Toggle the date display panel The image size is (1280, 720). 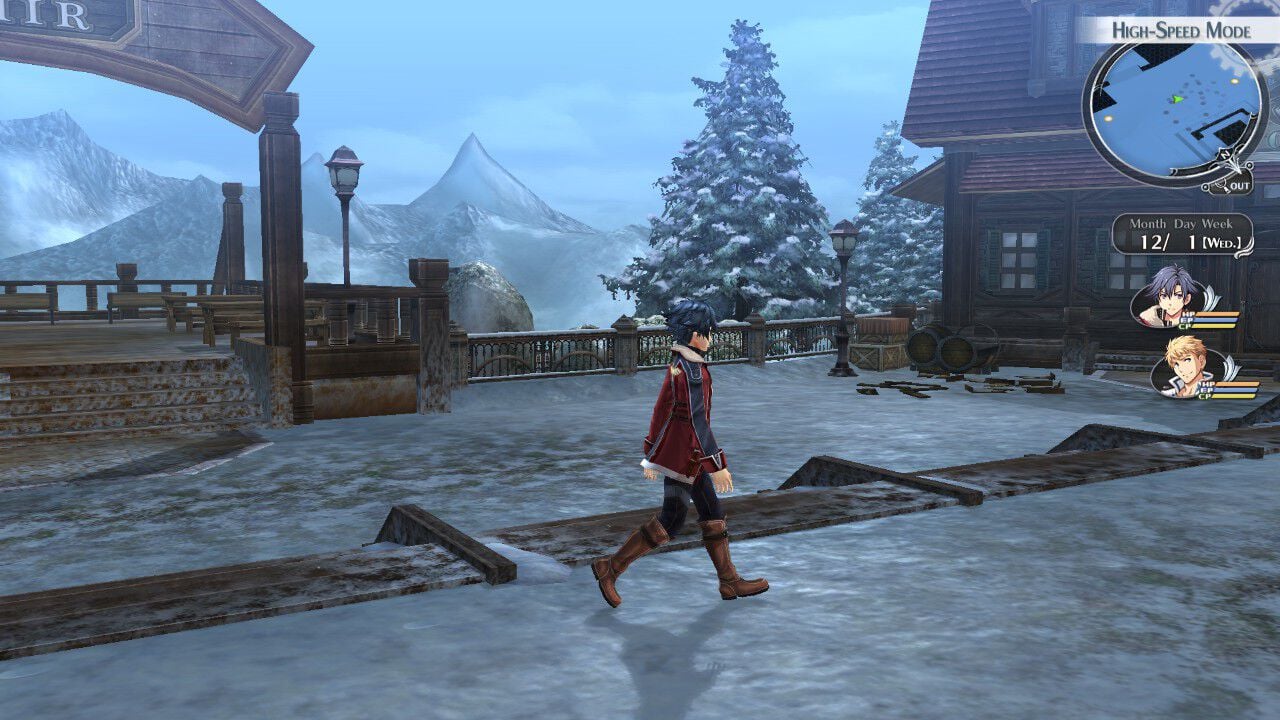coord(1183,232)
